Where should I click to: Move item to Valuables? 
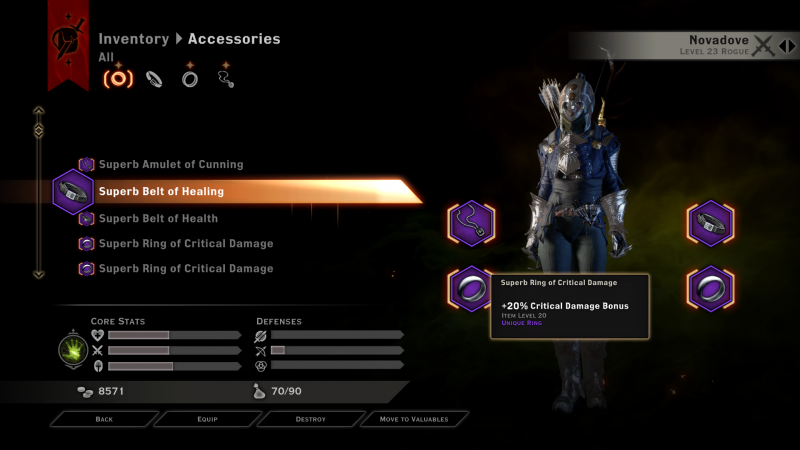[413, 419]
